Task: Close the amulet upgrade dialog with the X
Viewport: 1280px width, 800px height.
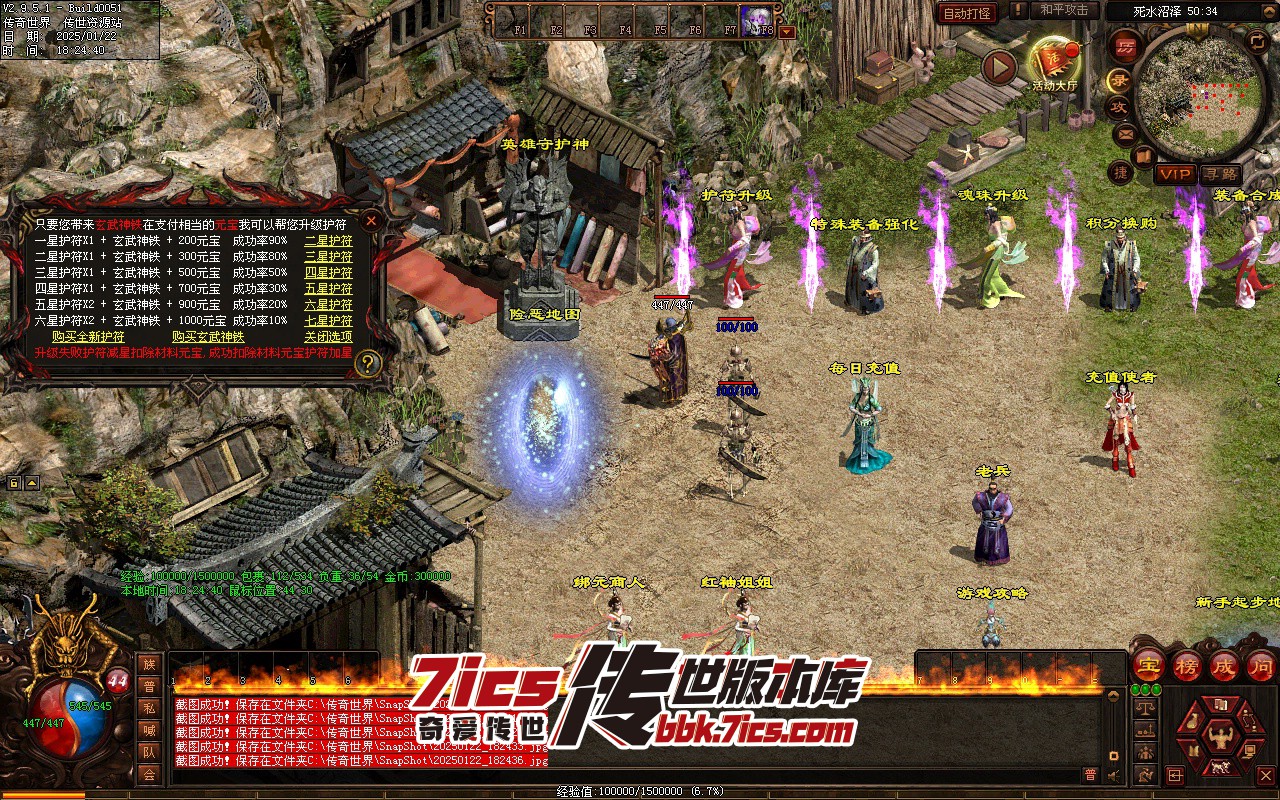Action: pyautogui.click(x=371, y=220)
